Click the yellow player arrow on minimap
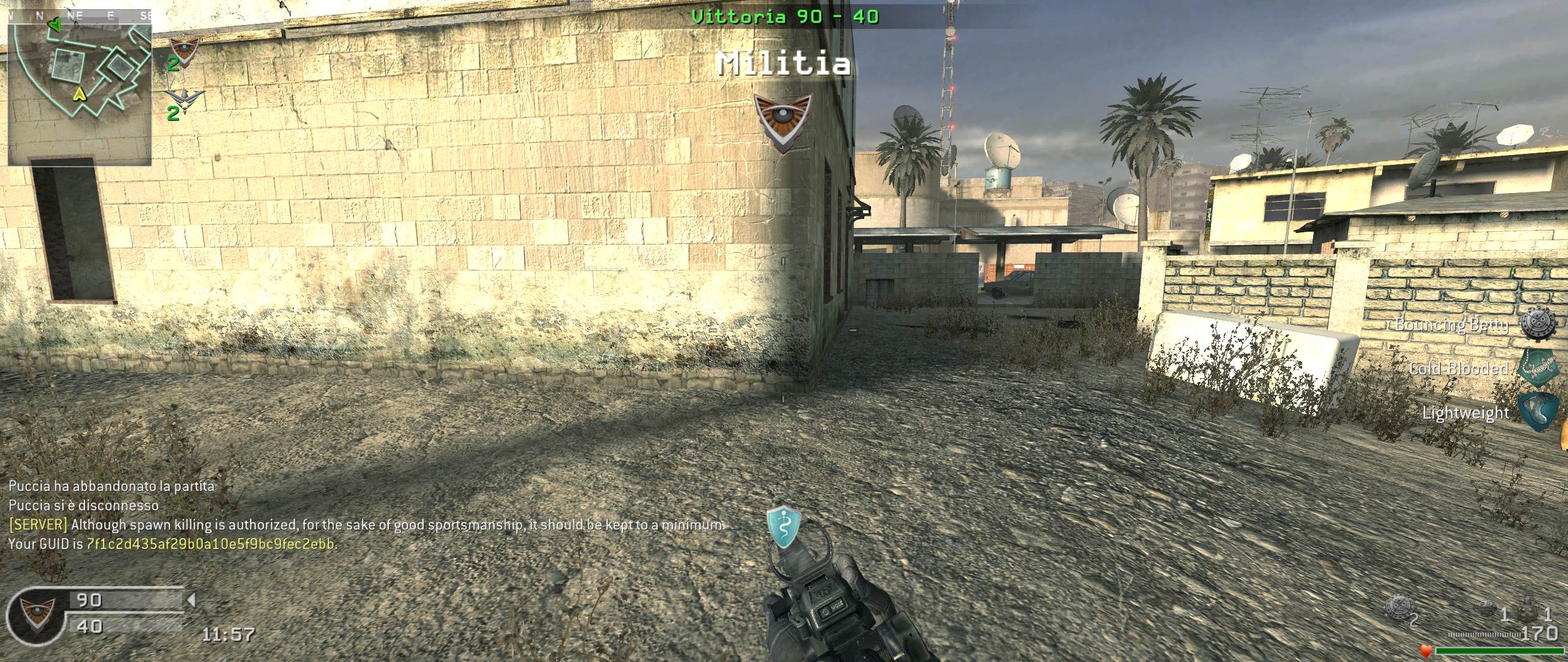Screen dimensions: 1568x662 click(x=79, y=94)
